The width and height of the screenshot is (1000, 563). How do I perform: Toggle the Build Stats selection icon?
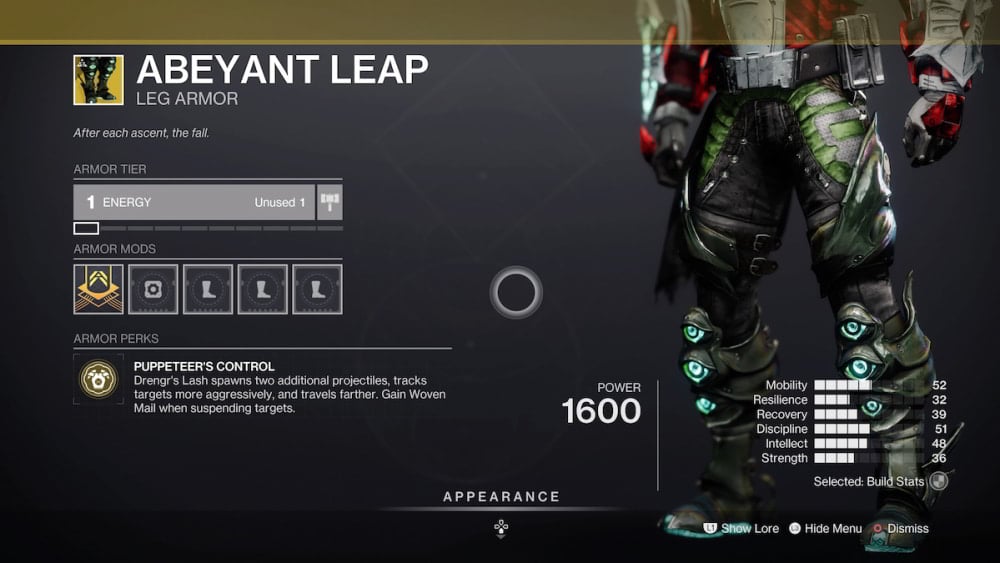[x=937, y=482]
